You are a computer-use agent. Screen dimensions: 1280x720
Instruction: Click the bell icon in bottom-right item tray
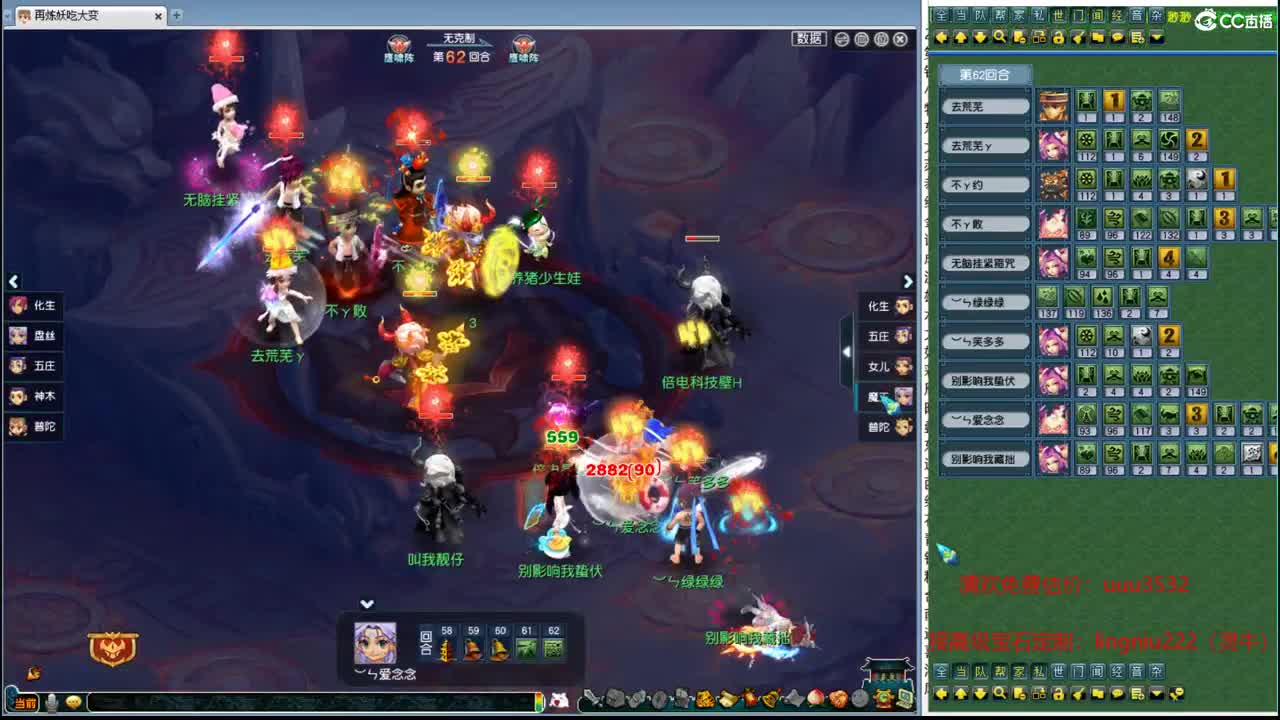click(x=769, y=700)
